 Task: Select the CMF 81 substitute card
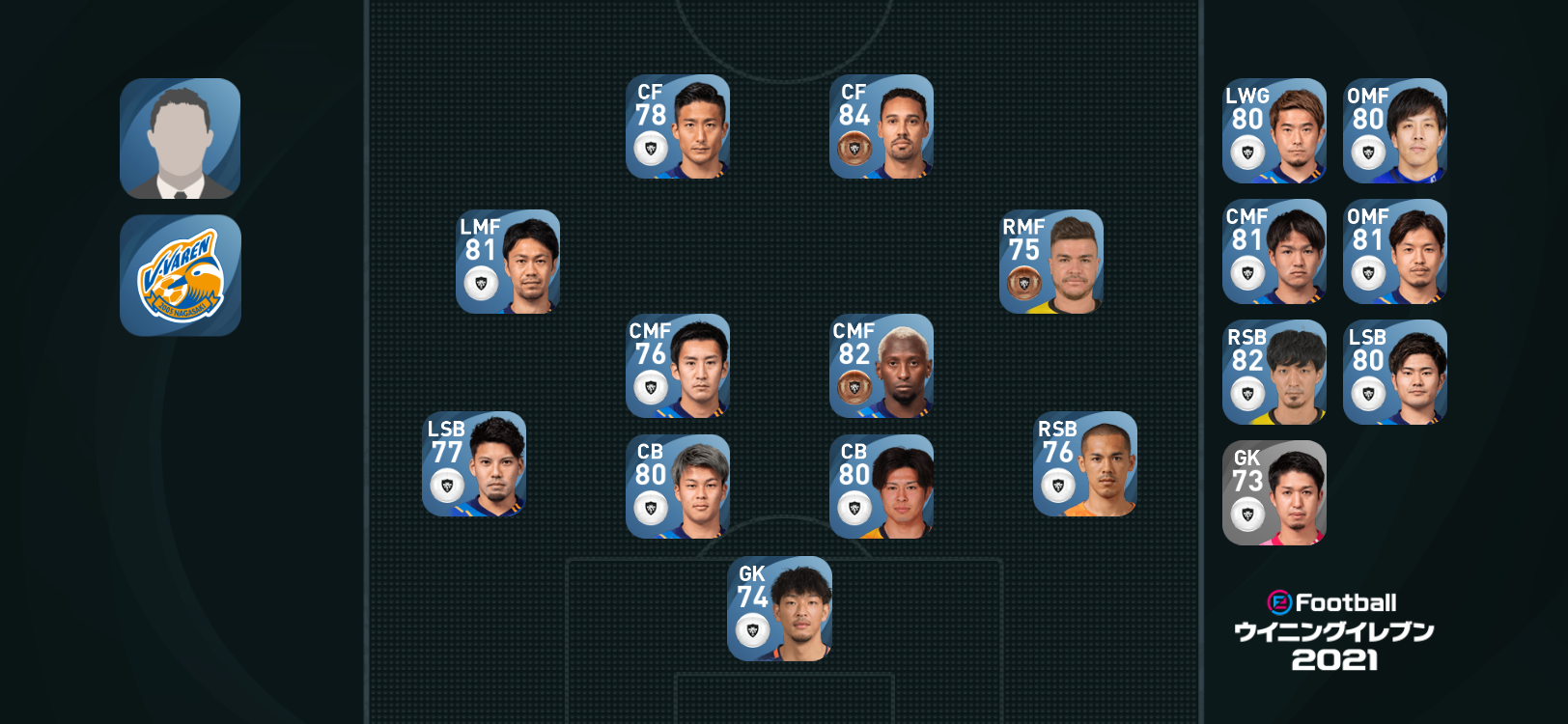(1274, 252)
